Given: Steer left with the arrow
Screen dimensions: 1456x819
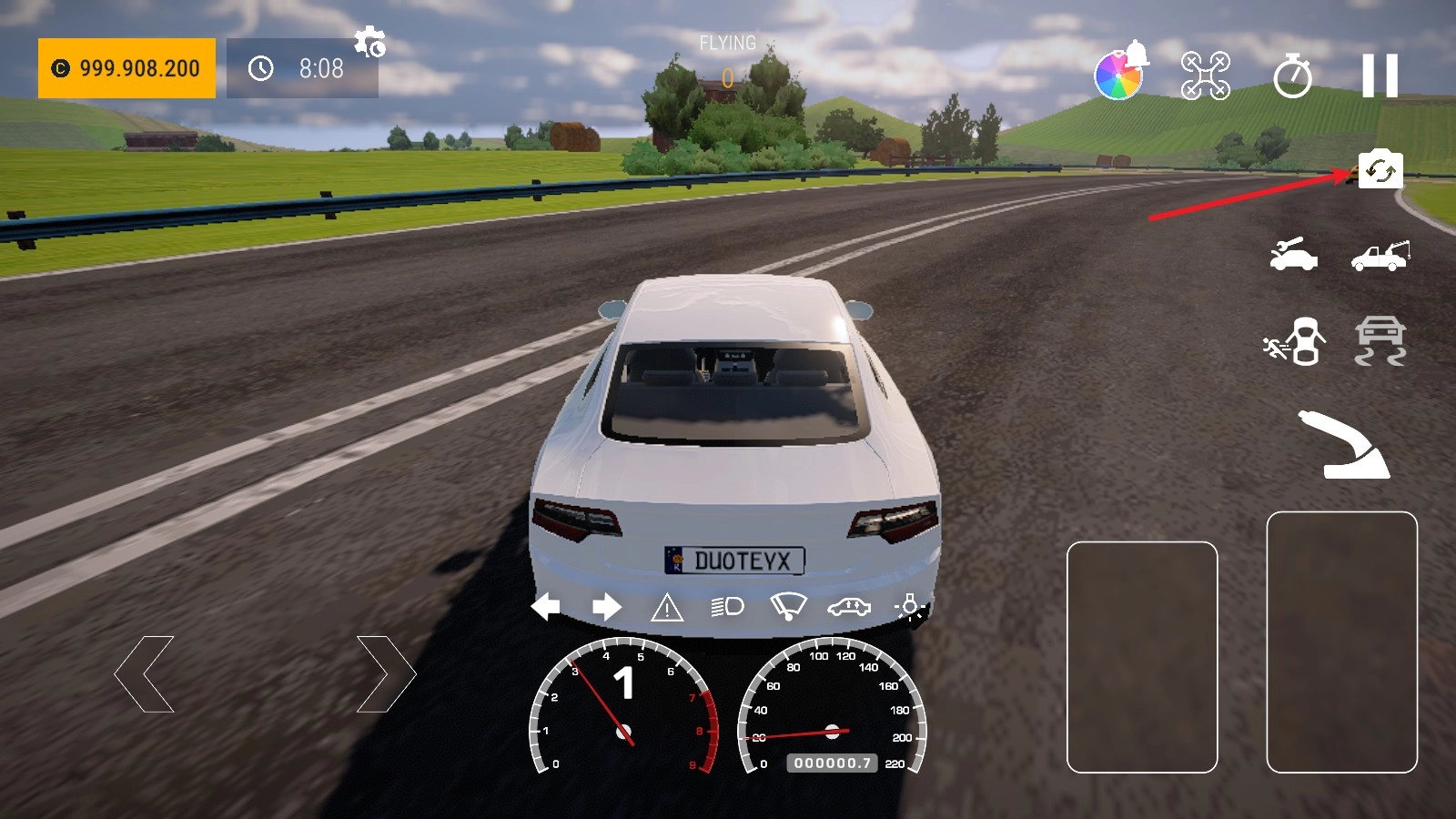Looking at the screenshot, I should click(x=145, y=674).
